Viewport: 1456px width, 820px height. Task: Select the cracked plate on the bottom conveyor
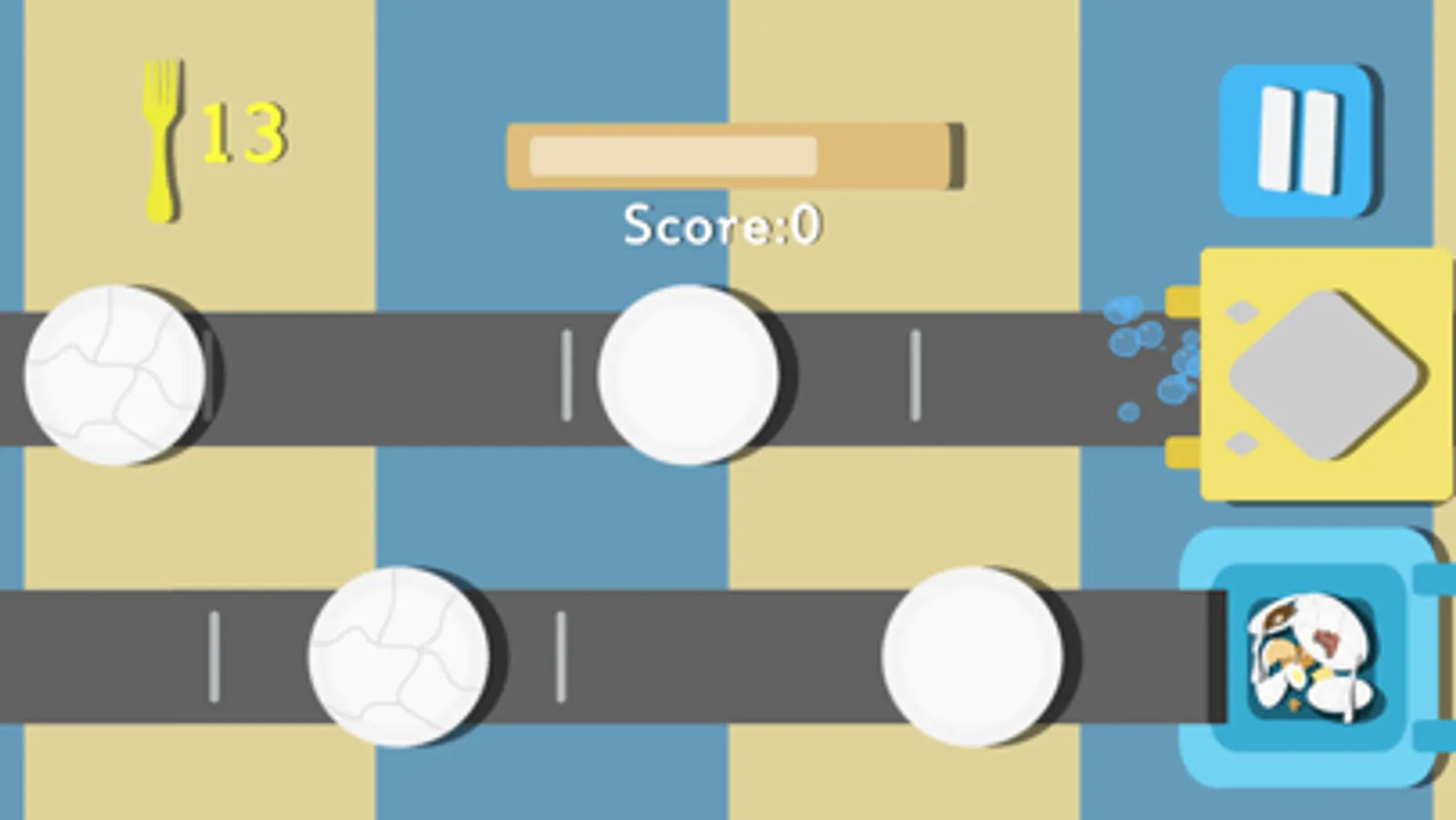click(x=396, y=658)
